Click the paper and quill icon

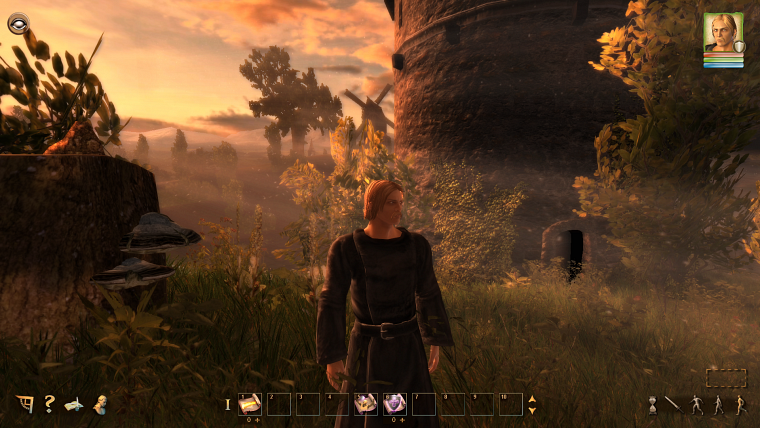tap(74, 404)
